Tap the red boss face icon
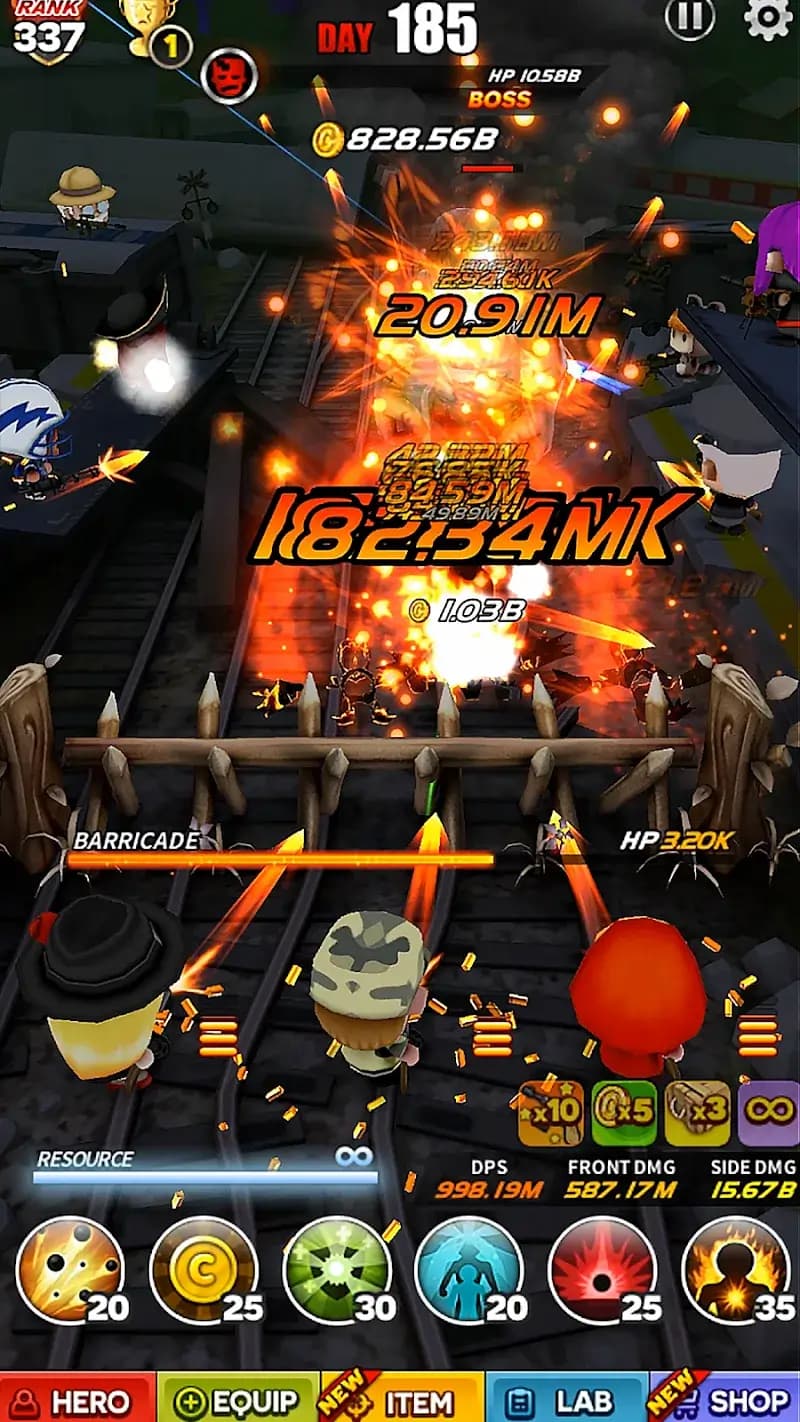This screenshot has height=1422, width=800. click(x=229, y=75)
